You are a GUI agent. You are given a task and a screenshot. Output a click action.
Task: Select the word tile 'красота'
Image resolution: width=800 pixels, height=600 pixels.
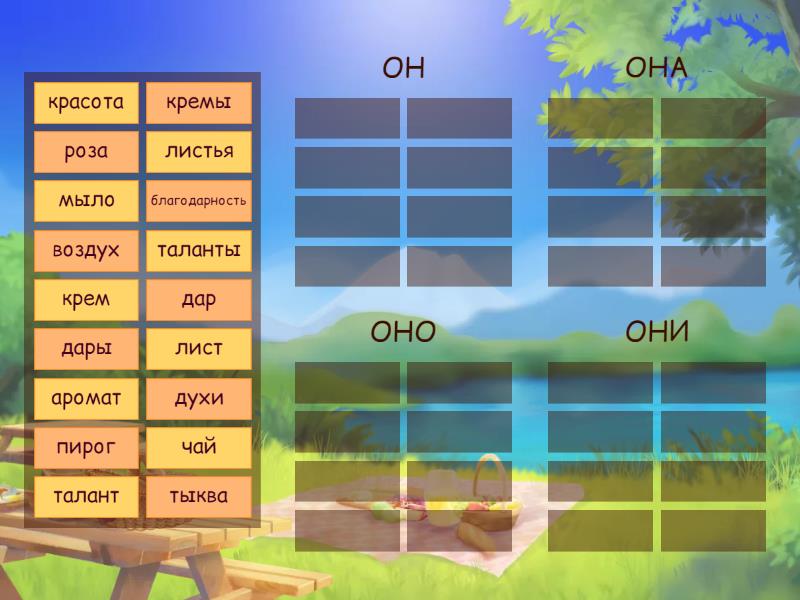[x=86, y=103]
